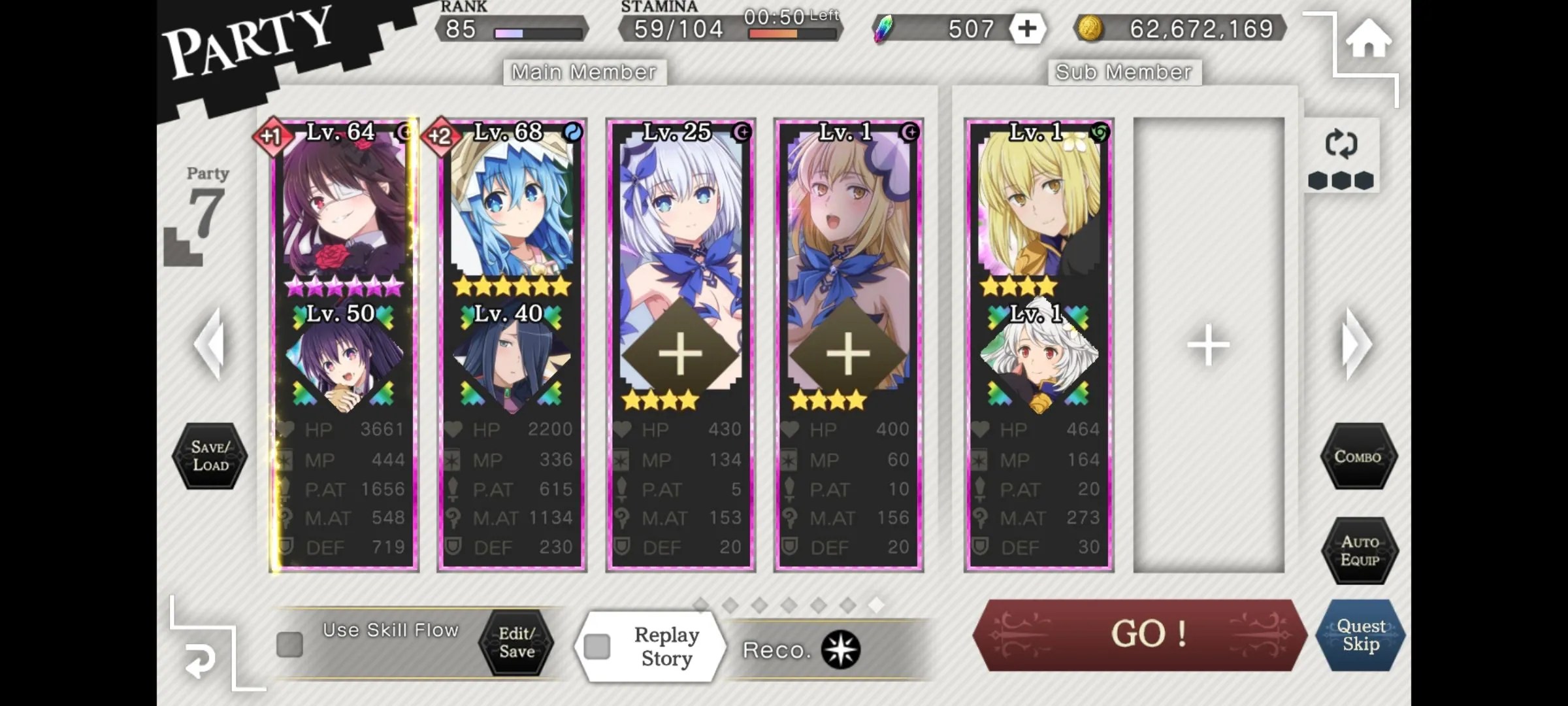The width and height of the screenshot is (1568, 706).
Task: Select the Lv. 64 eyepatch character card
Action: (344, 209)
